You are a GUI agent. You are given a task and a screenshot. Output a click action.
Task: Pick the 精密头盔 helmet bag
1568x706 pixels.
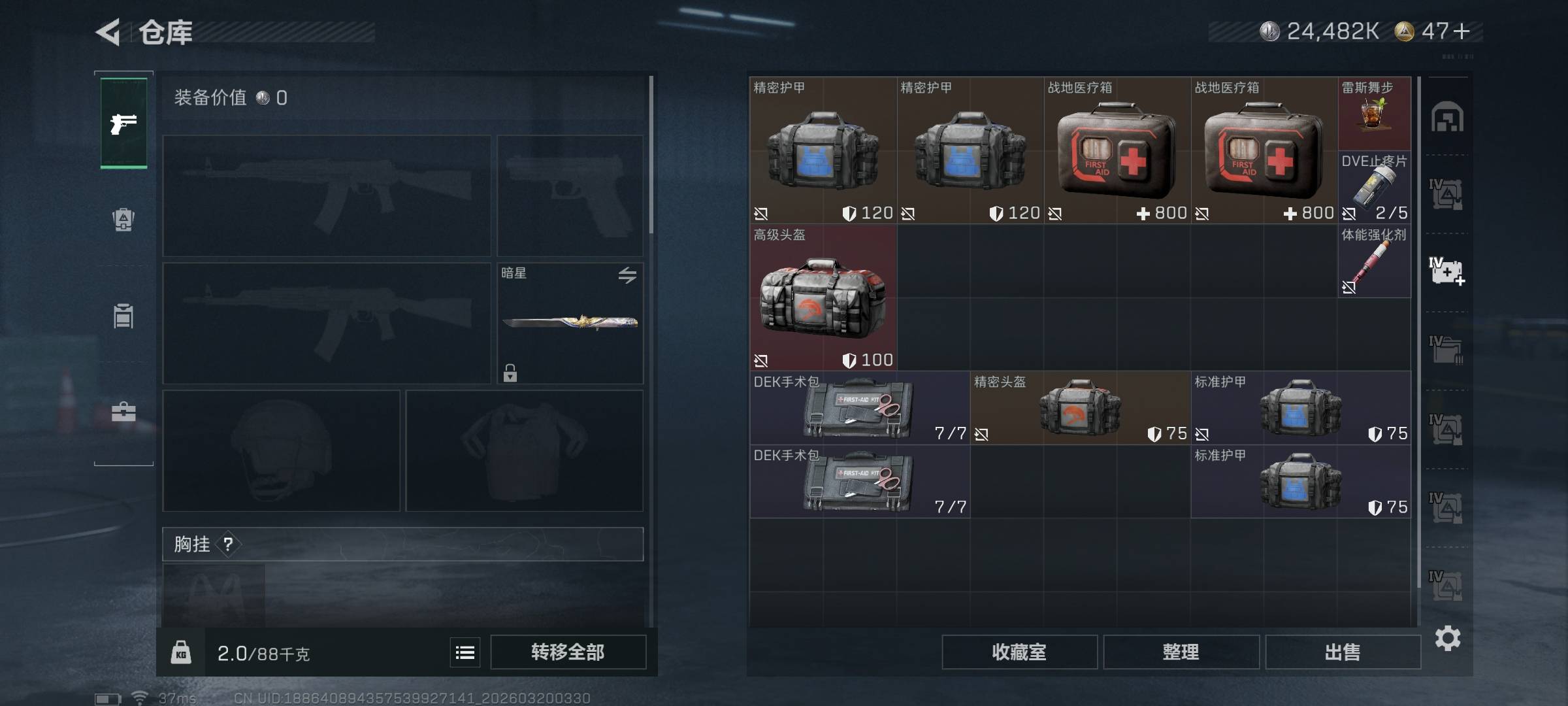tap(1080, 409)
